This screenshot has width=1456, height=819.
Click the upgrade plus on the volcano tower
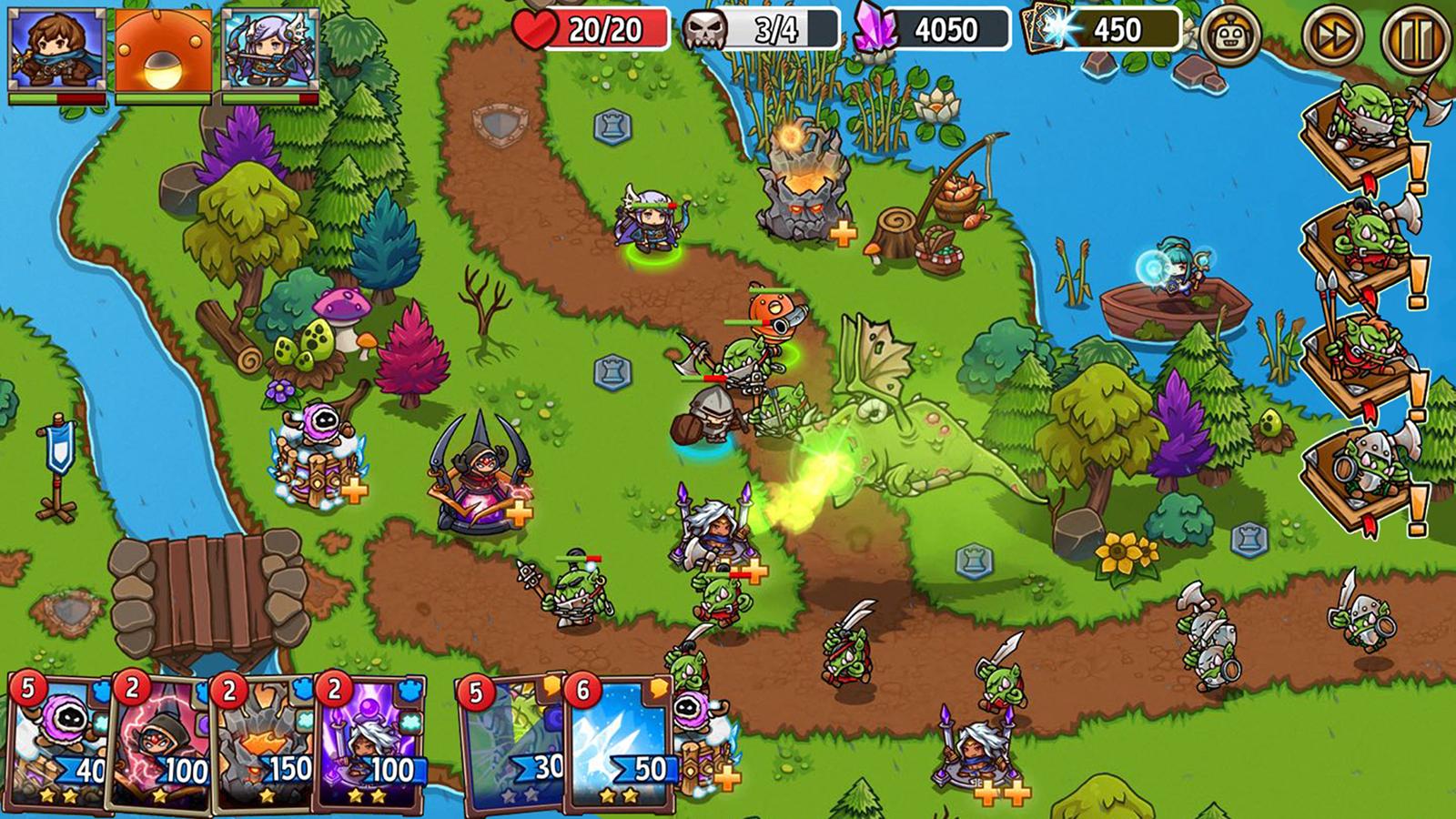click(x=844, y=234)
